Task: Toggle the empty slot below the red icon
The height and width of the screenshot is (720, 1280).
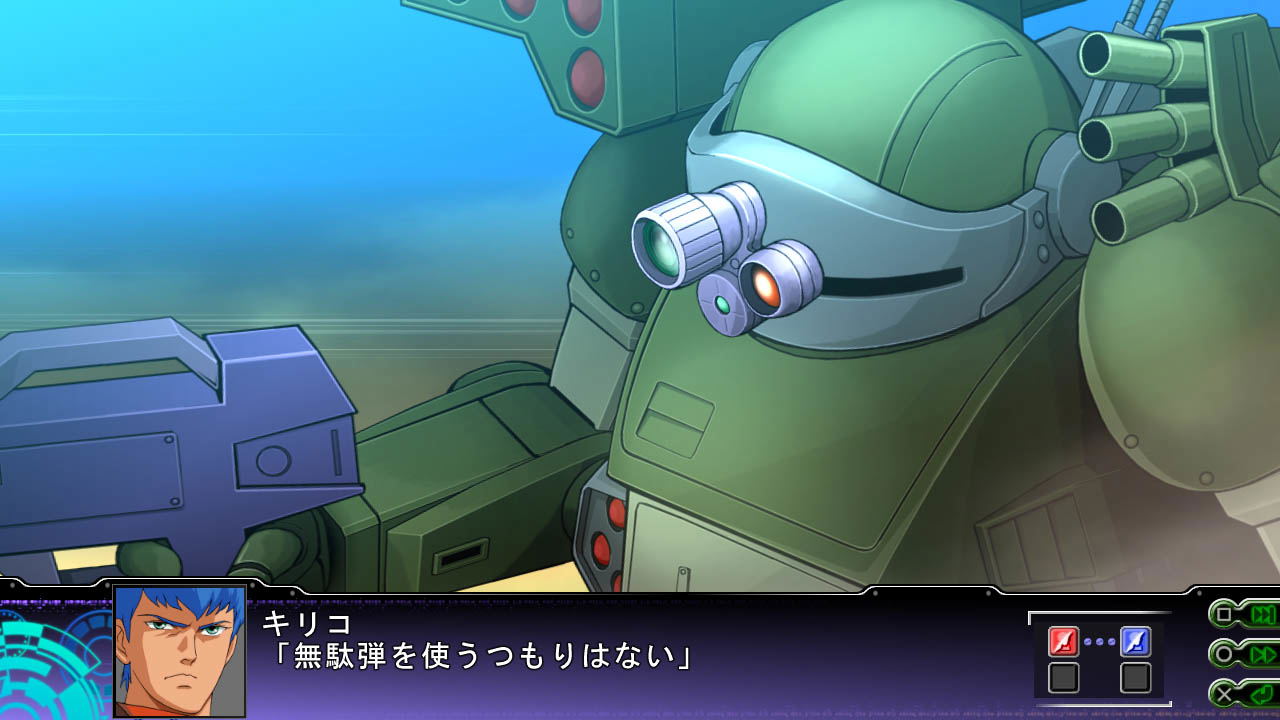Action: (1063, 677)
